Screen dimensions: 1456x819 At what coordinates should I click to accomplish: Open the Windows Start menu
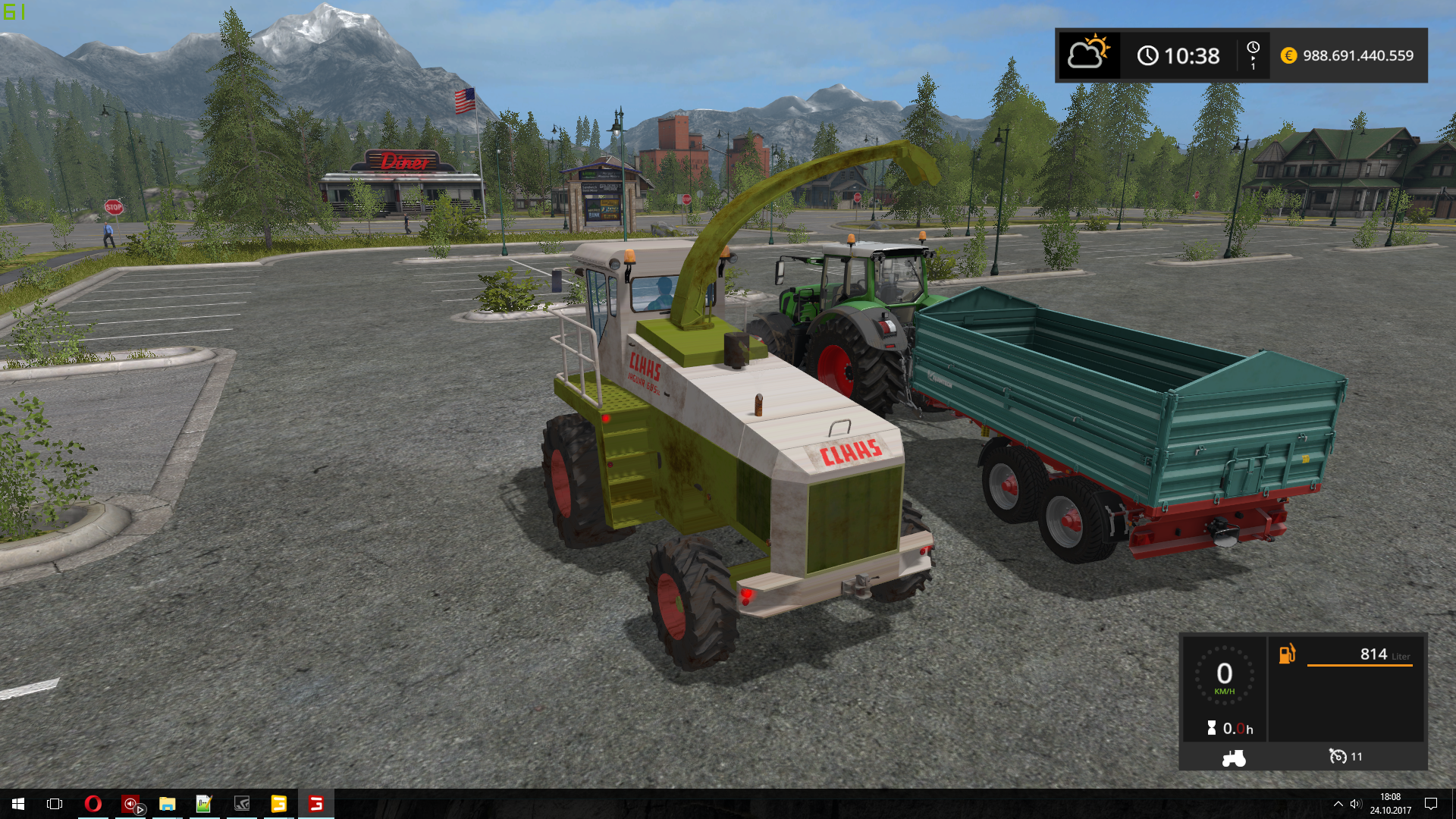tap(18, 804)
